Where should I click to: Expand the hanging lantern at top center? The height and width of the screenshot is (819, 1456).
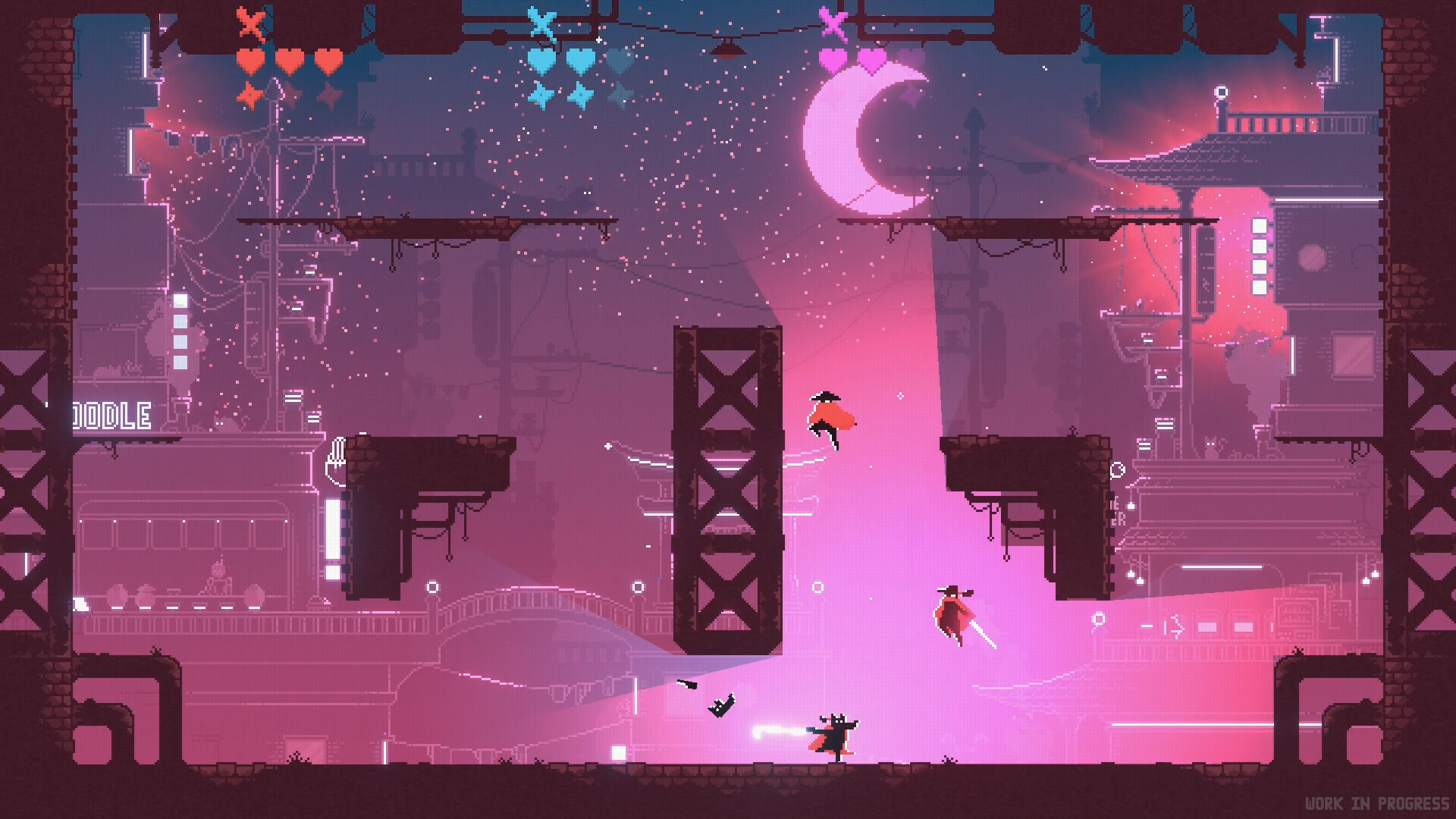coord(727,47)
